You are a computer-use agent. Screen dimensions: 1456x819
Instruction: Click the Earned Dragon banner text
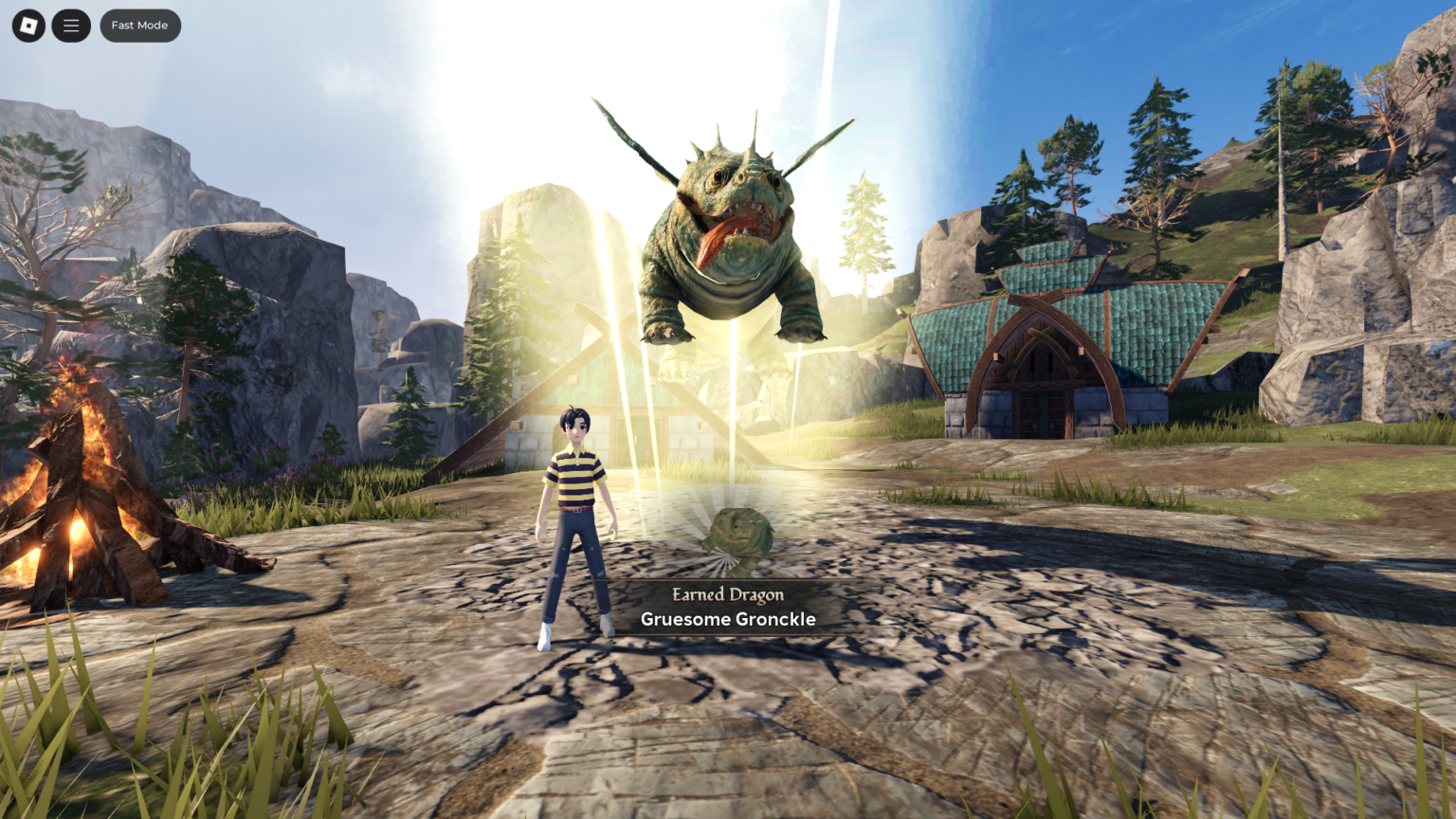pyautogui.click(x=727, y=595)
